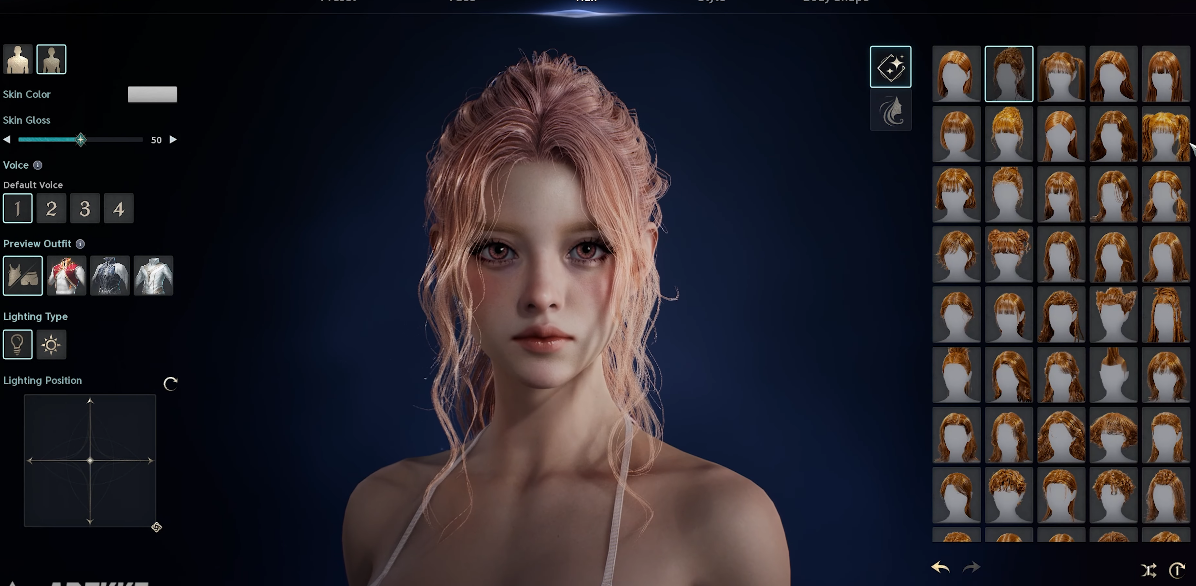Select the light bulb lighting type
The width and height of the screenshot is (1196, 586).
coord(17,345)
